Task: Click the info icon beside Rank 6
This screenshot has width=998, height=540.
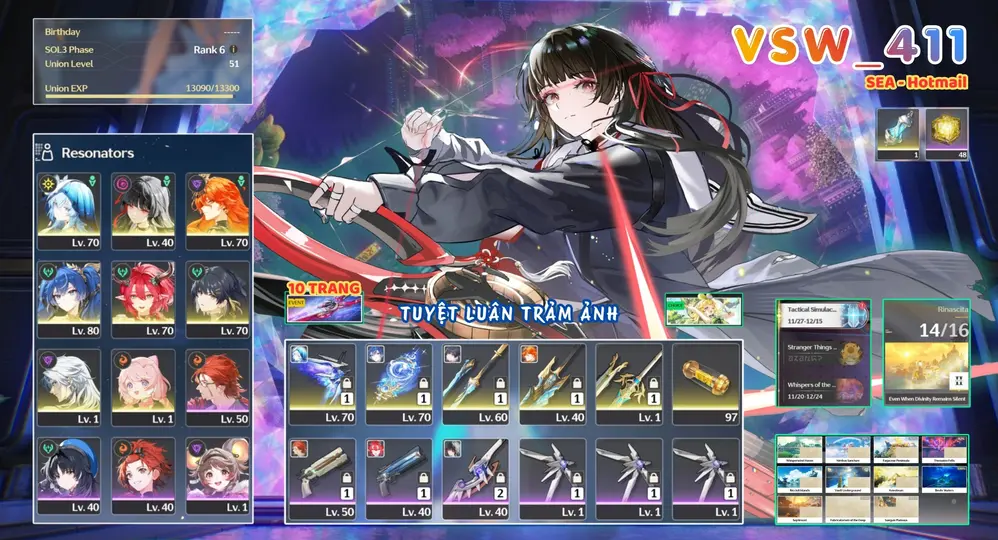Action: tap(233, 49)
